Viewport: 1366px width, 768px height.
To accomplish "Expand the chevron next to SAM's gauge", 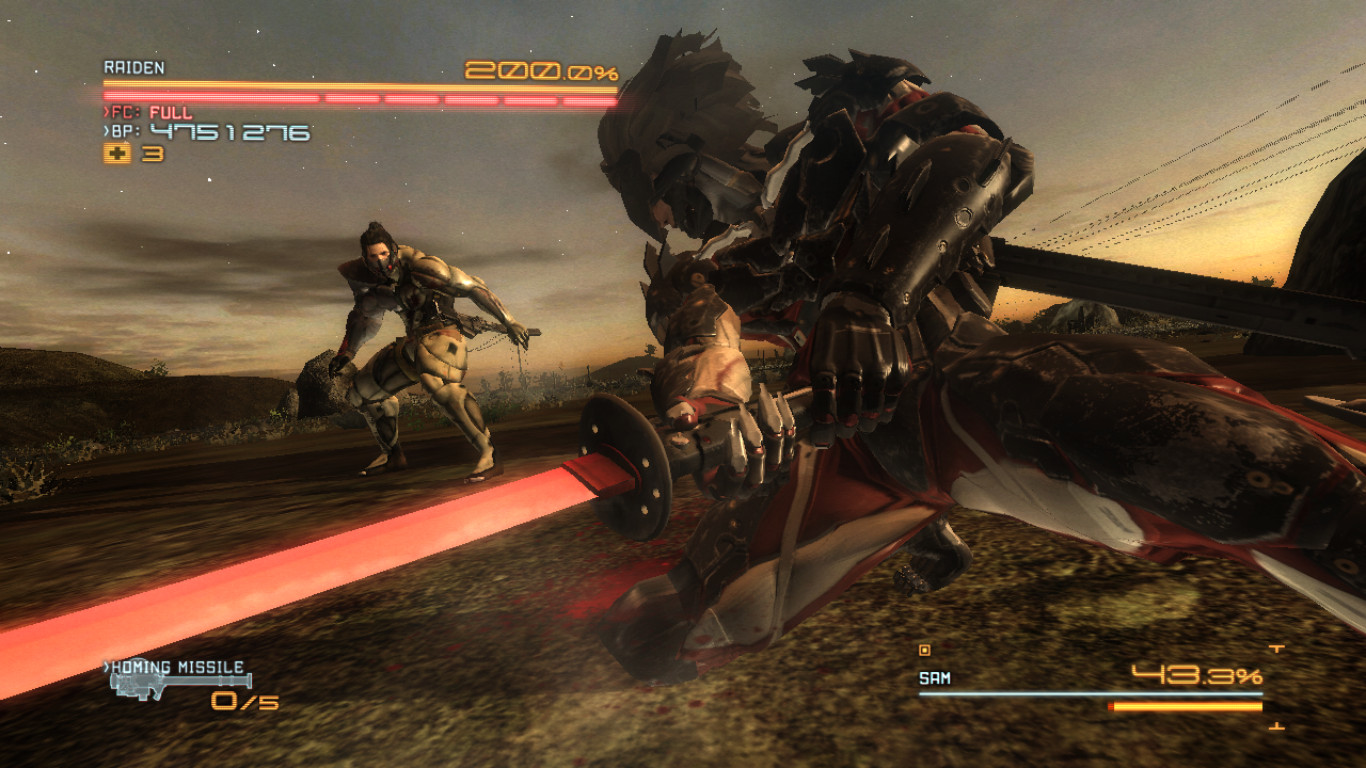I will click(1276, 648).
